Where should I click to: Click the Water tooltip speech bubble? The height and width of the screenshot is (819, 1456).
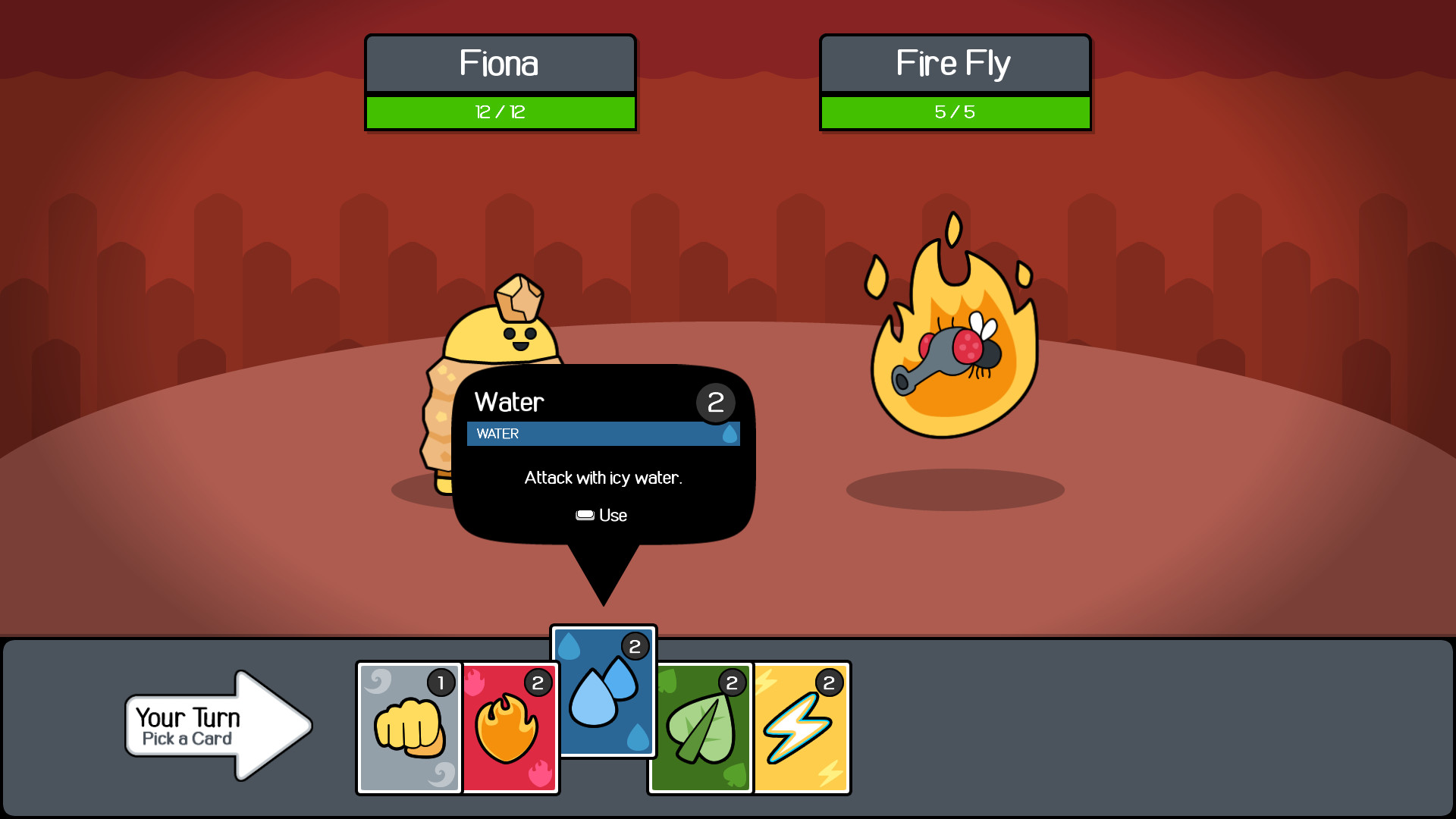[x=603, y=455]
